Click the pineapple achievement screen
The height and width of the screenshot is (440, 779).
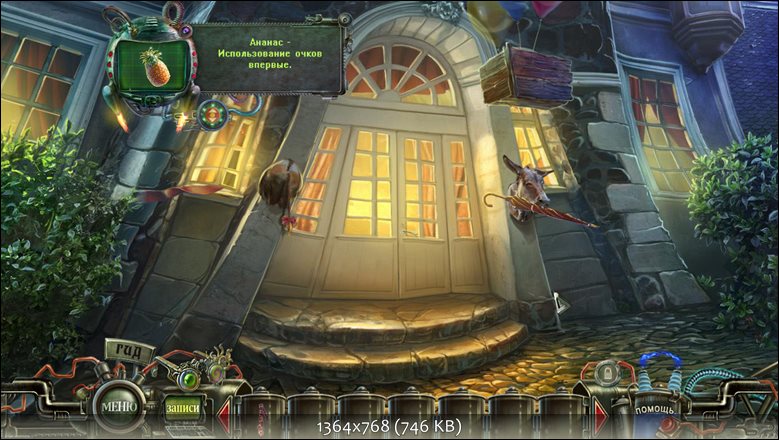(x=153, y=67)
